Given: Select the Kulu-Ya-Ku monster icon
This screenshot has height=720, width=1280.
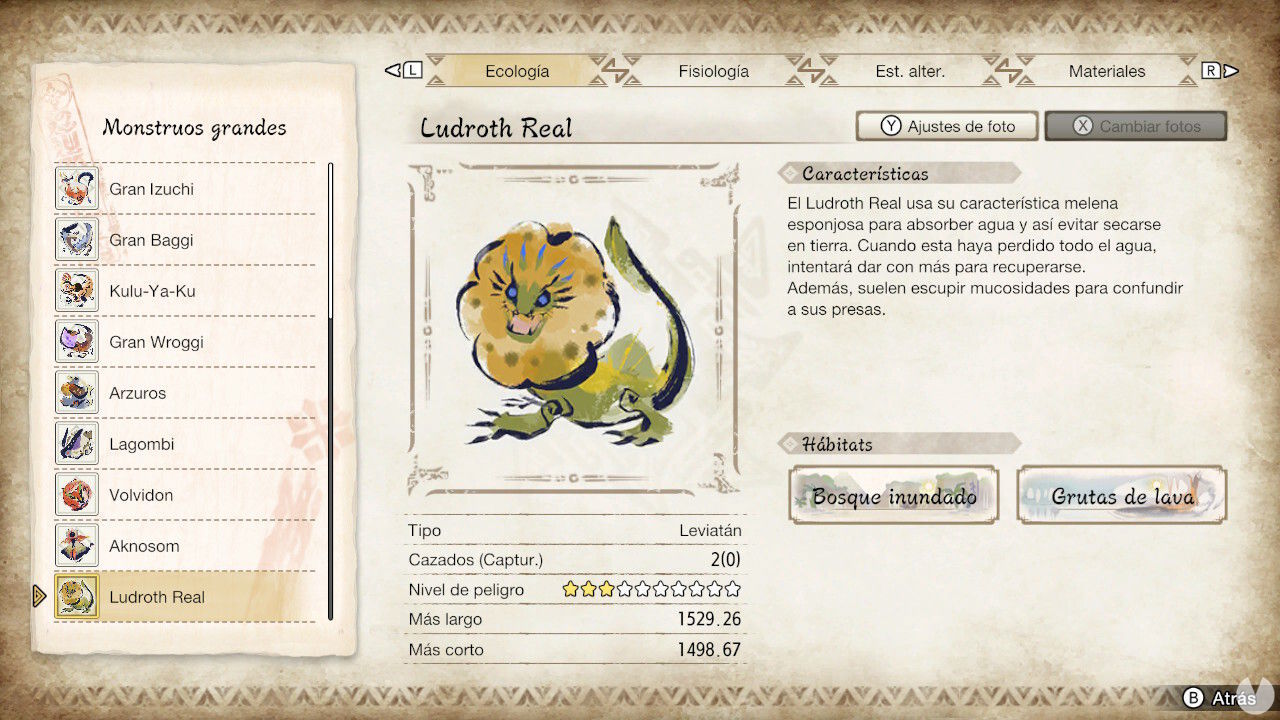Looking at the screenshot, I should coord(77,290).
